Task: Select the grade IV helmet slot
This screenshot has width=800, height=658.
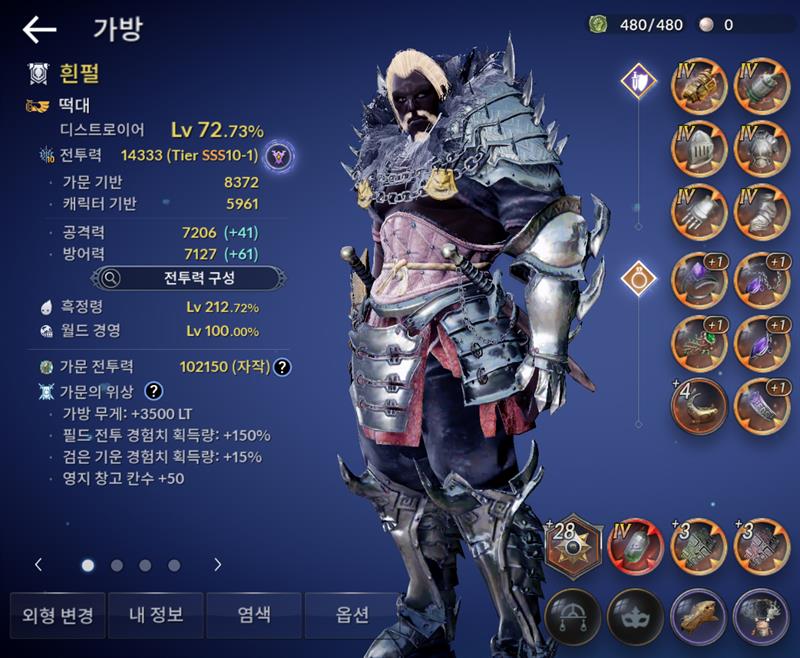Action: coord(700,148)
